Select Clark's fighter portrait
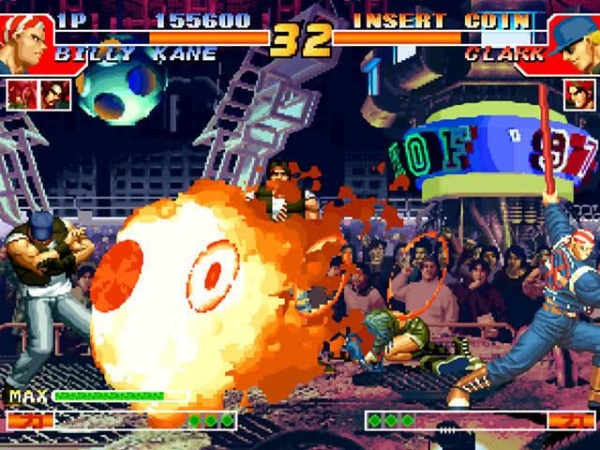600x450 pixels. tap(577, 42)
